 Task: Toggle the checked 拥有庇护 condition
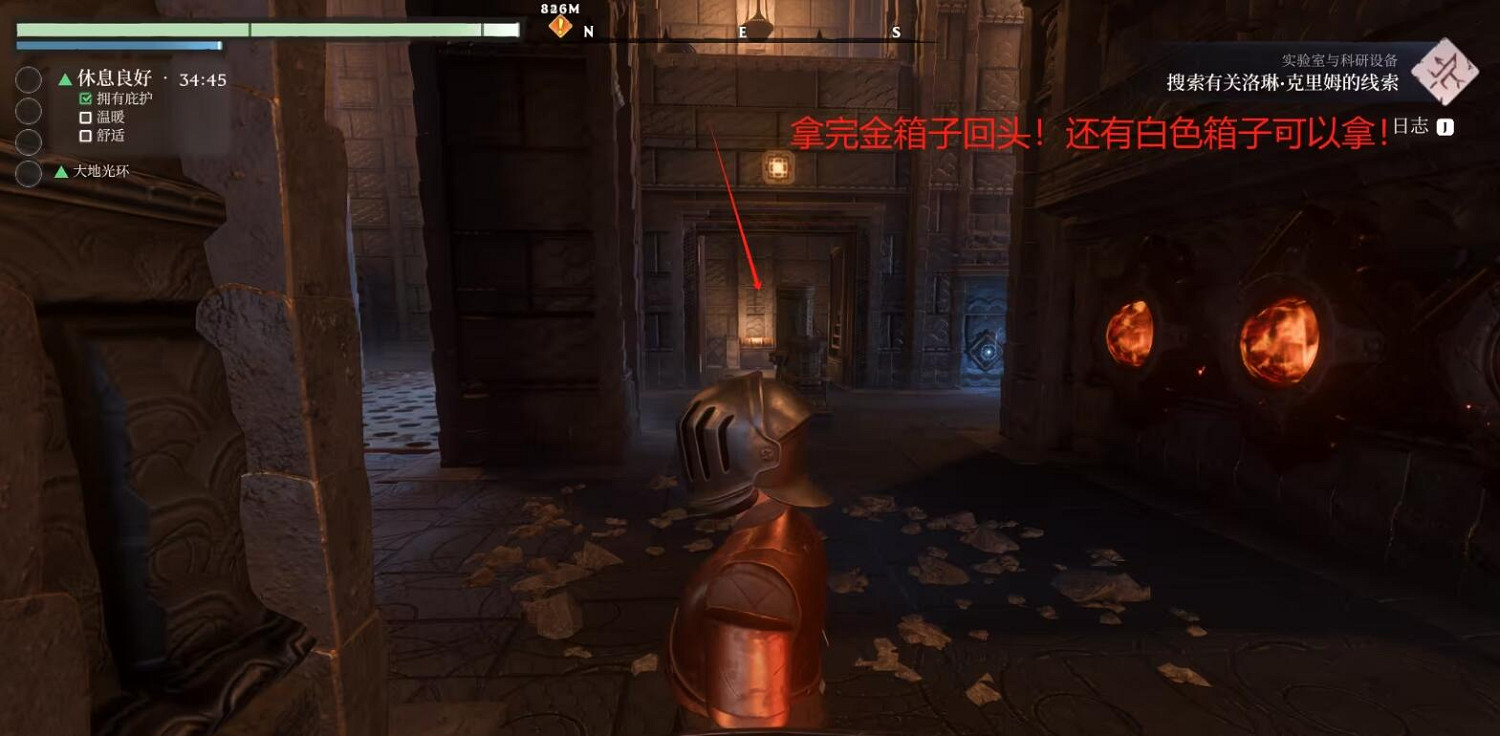85,100
